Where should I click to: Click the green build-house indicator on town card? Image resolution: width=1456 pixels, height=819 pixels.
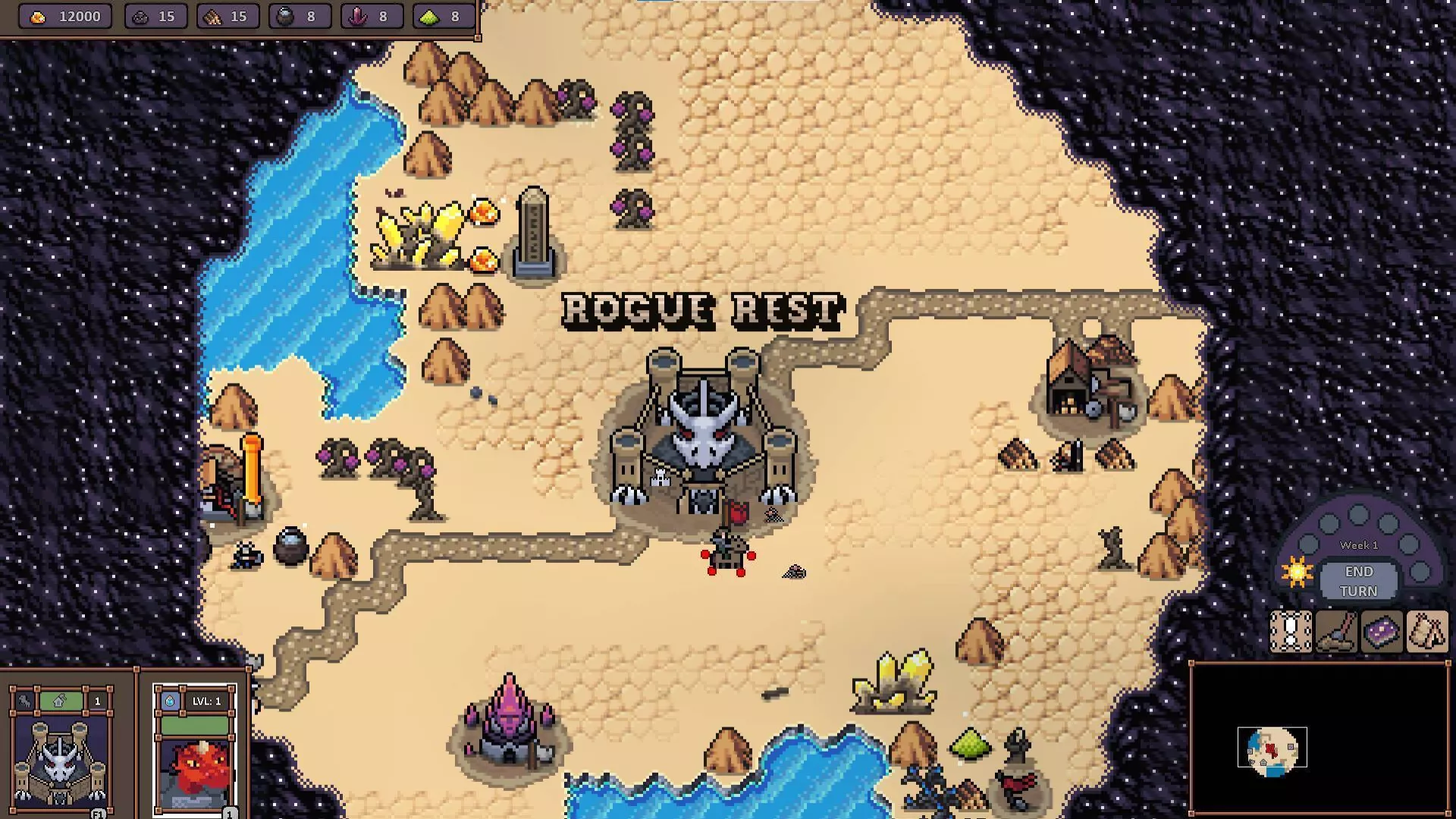60,701
